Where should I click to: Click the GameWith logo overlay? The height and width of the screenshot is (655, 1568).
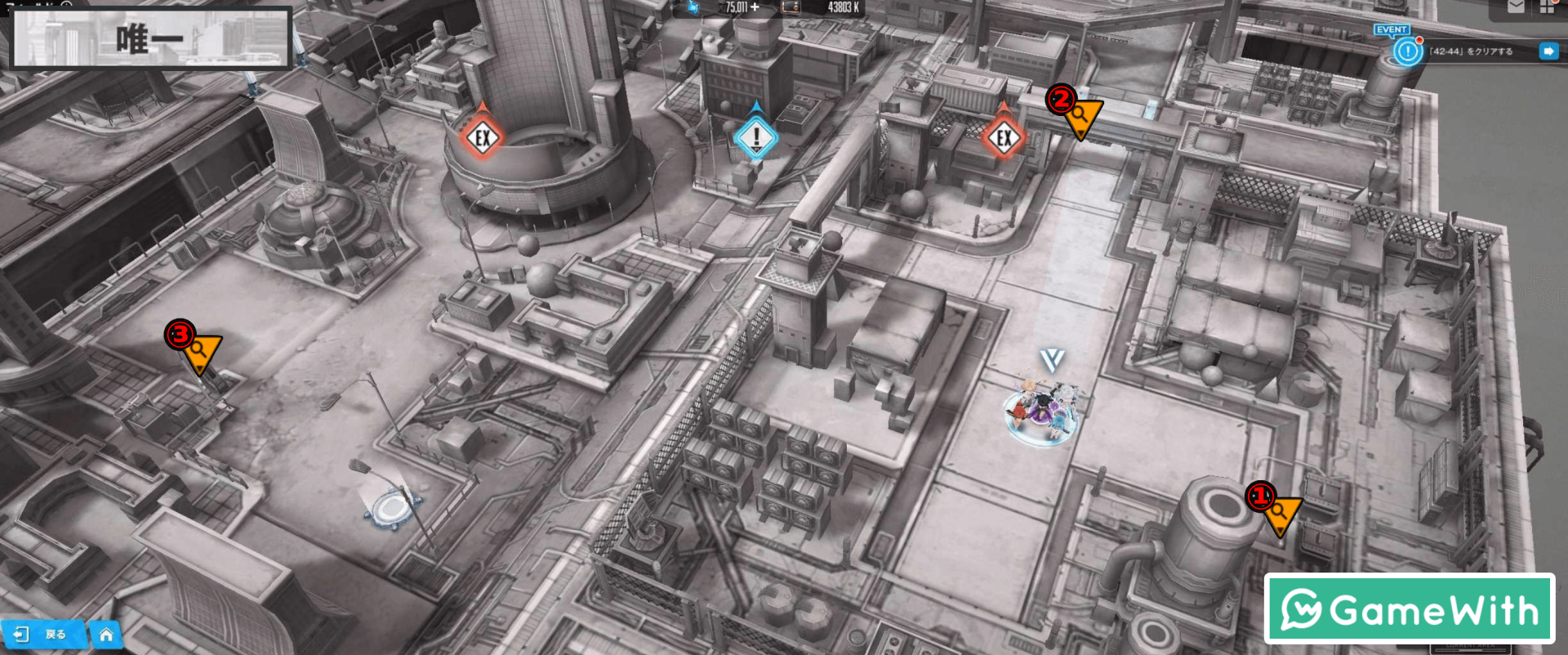(1409, 609)
